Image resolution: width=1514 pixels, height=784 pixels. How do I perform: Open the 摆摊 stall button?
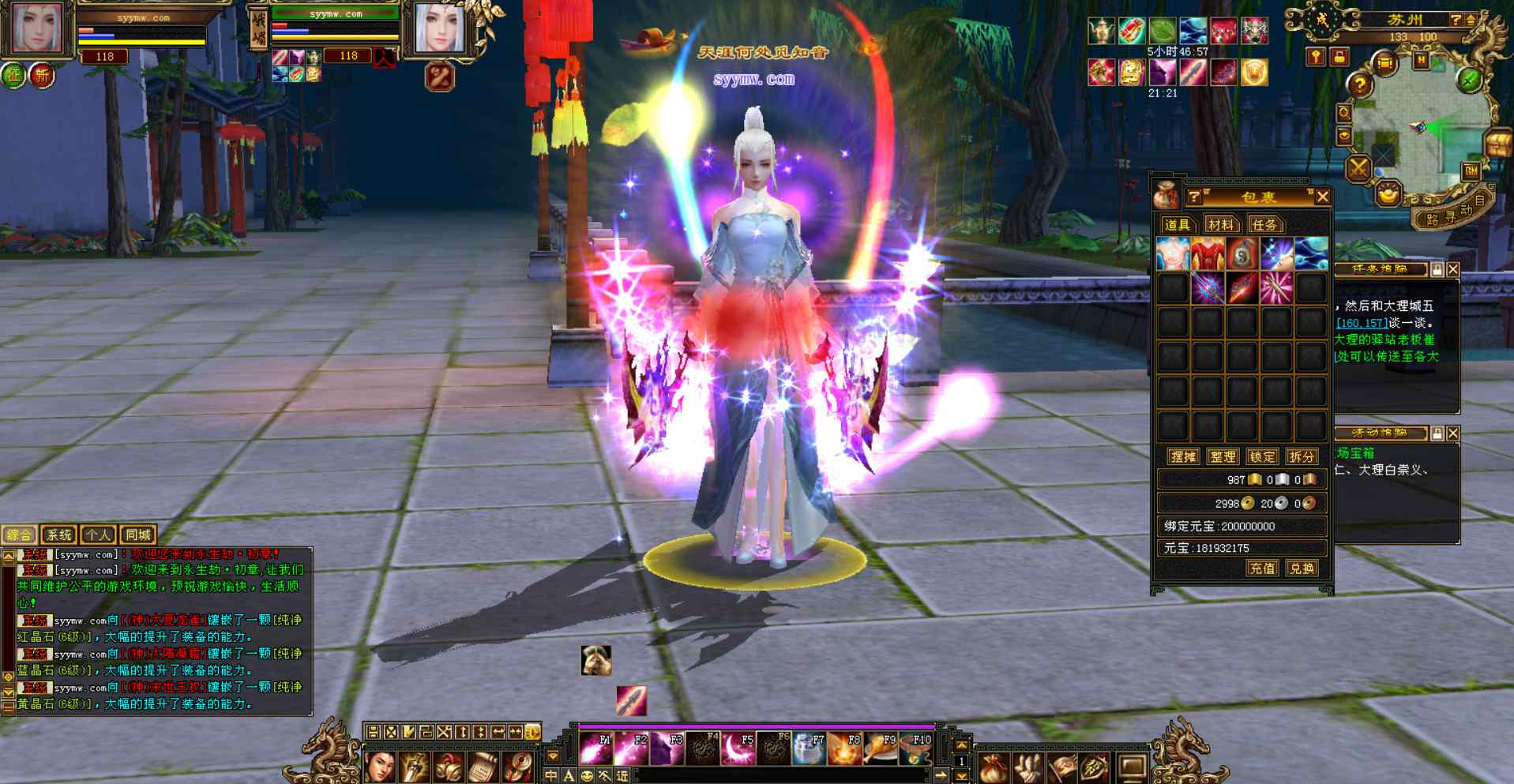[1183, 456]
